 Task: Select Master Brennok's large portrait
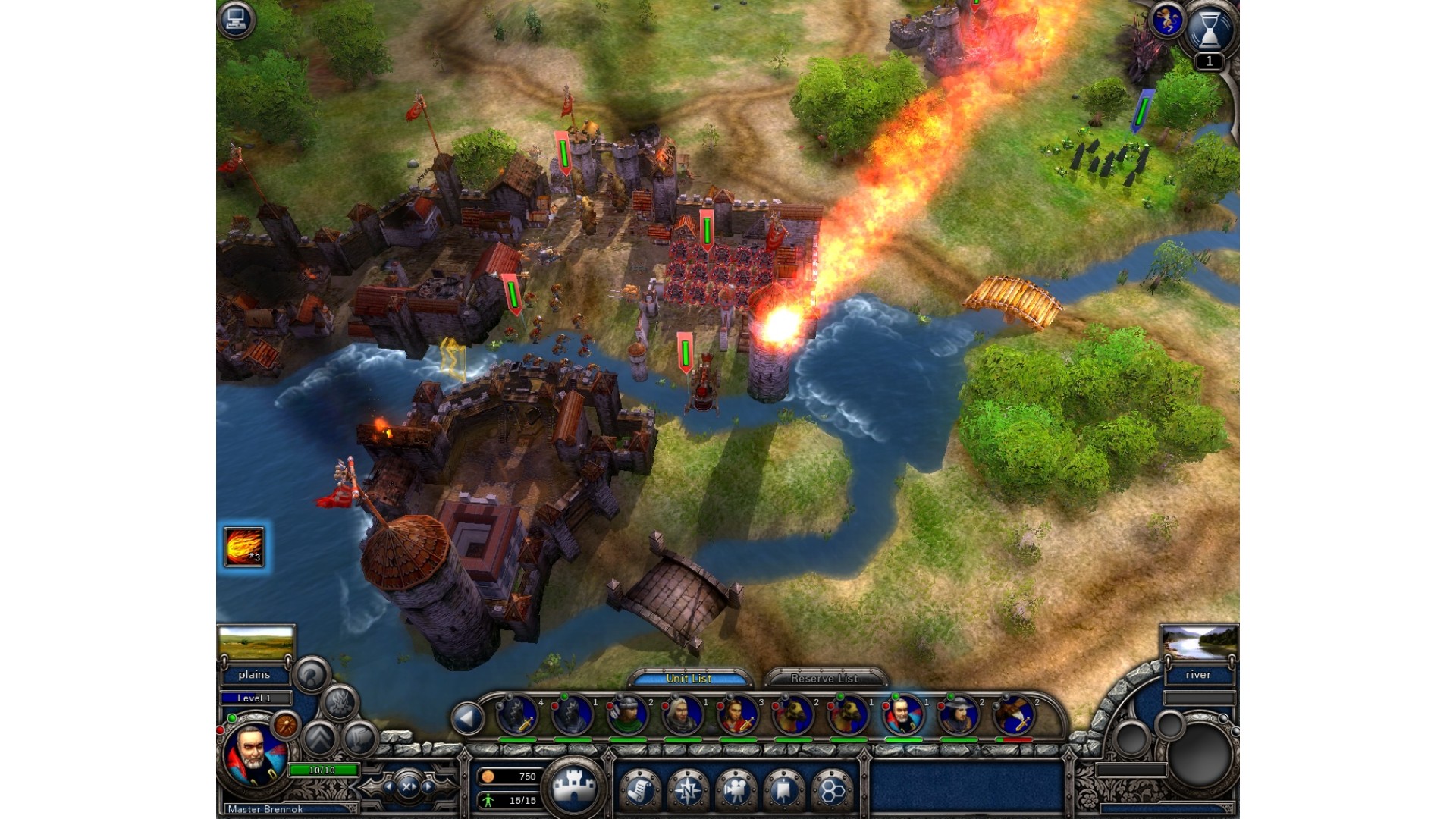254,756
